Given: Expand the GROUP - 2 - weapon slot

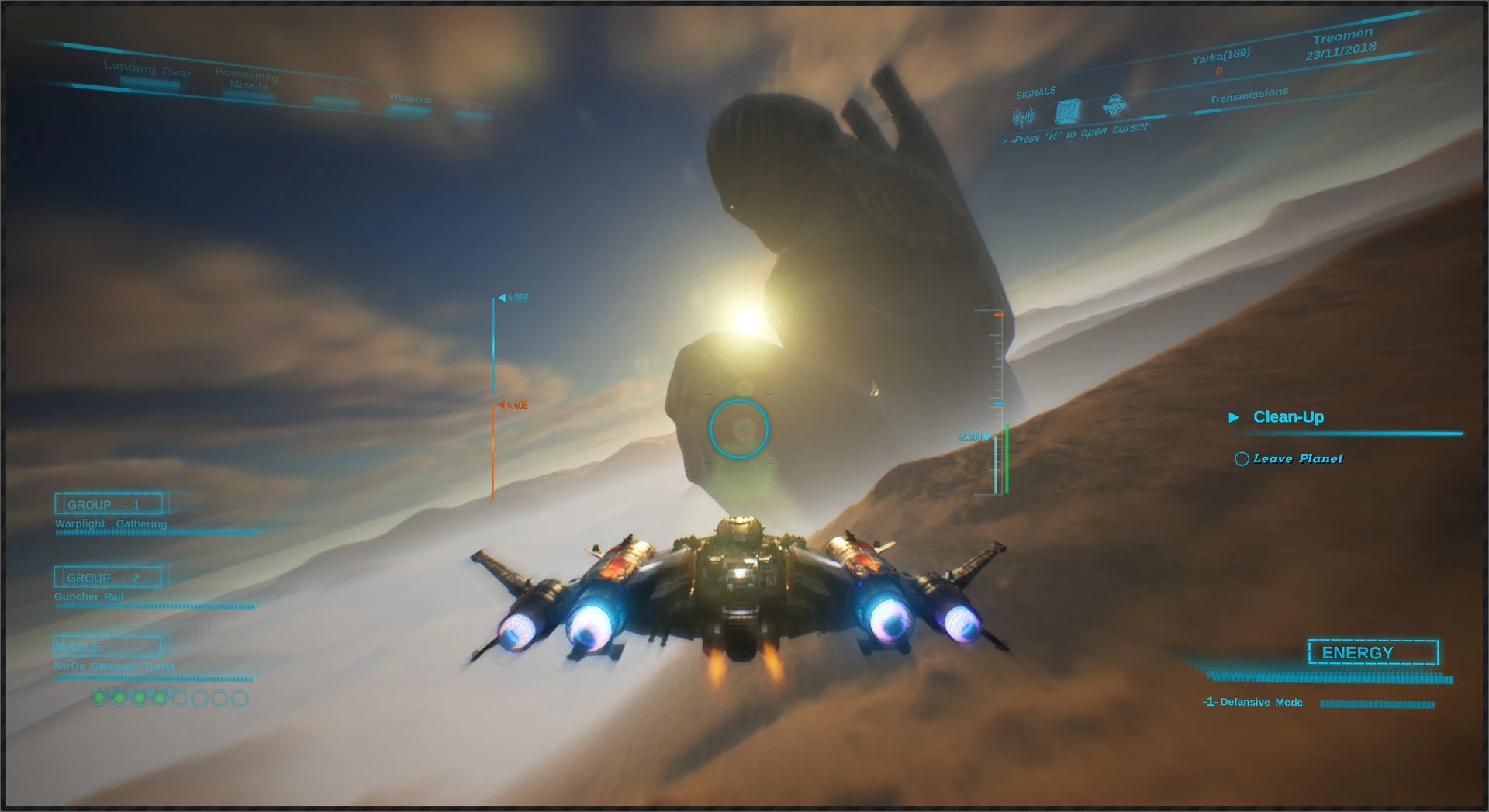Looking at the screenshot, I should 107,577.
